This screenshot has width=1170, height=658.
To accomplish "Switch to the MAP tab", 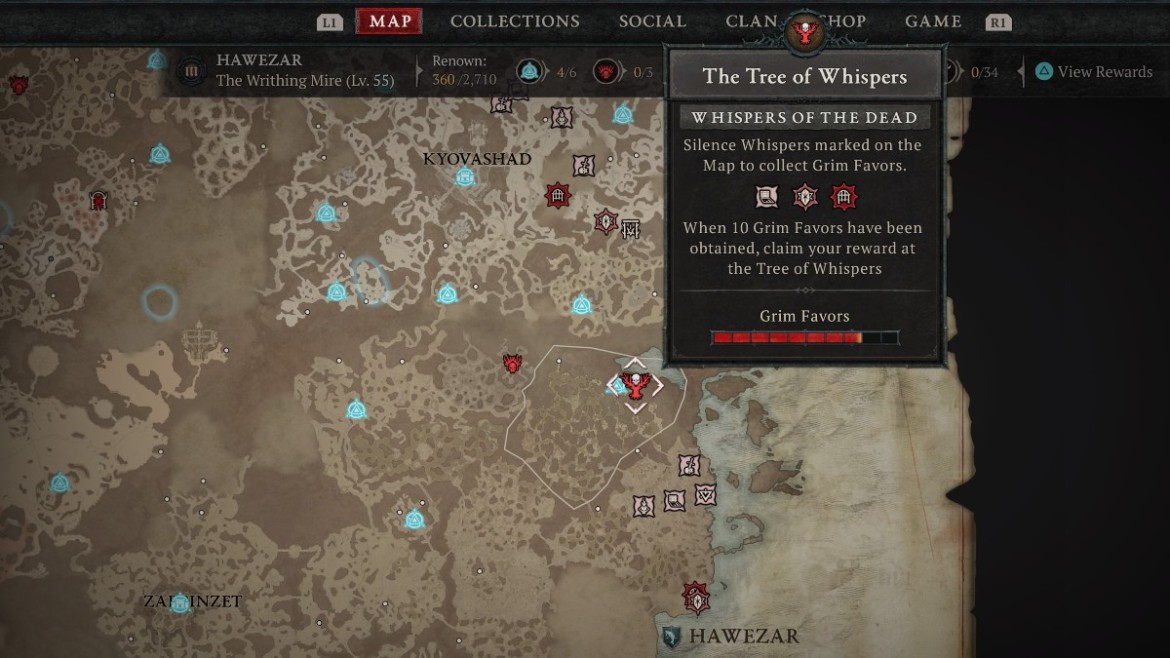I will (x=389, y=22).
